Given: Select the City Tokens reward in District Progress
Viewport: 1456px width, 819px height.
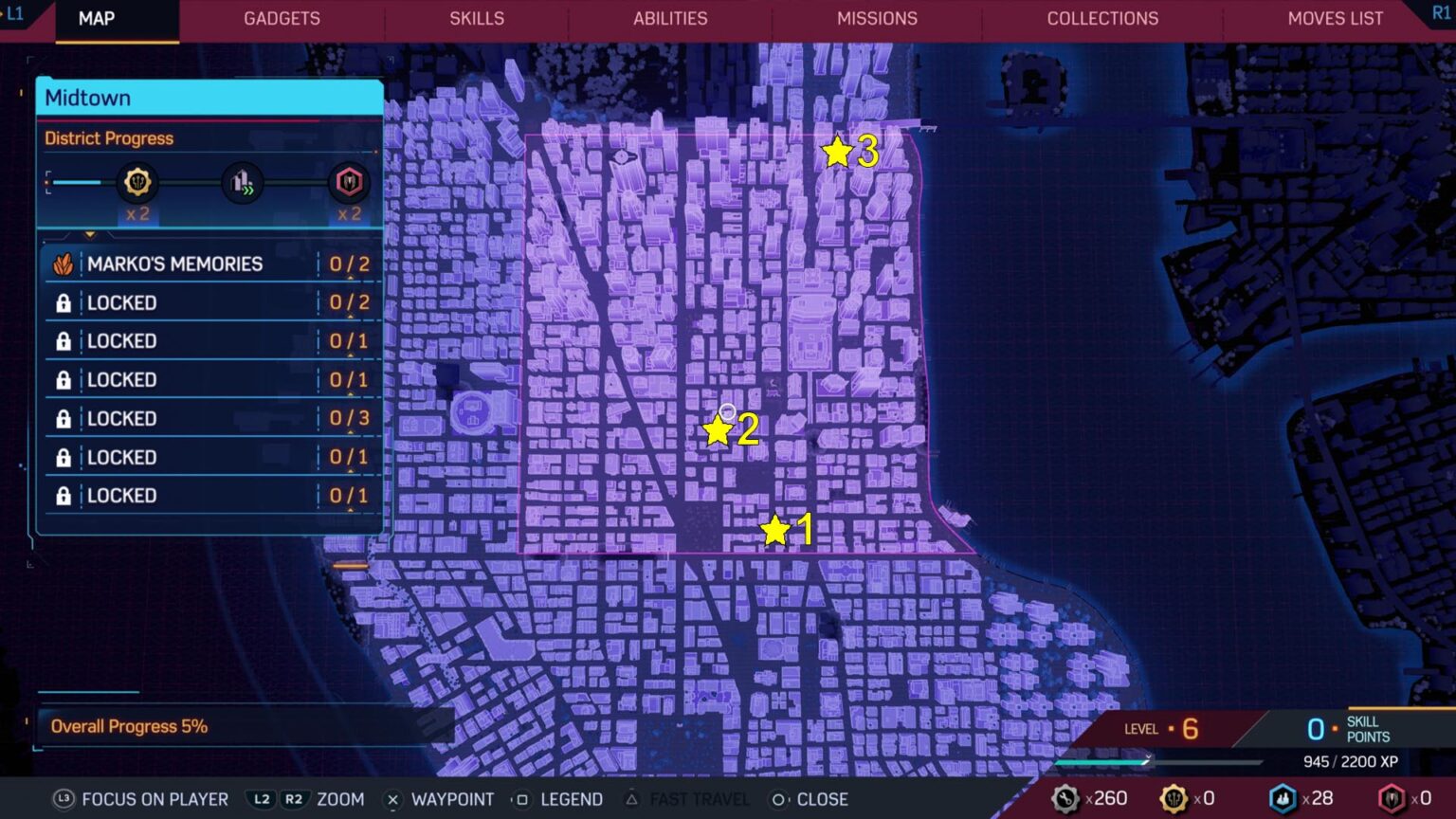Looking at the screenshot, I should pyautogui.click(x=138, y=183).
